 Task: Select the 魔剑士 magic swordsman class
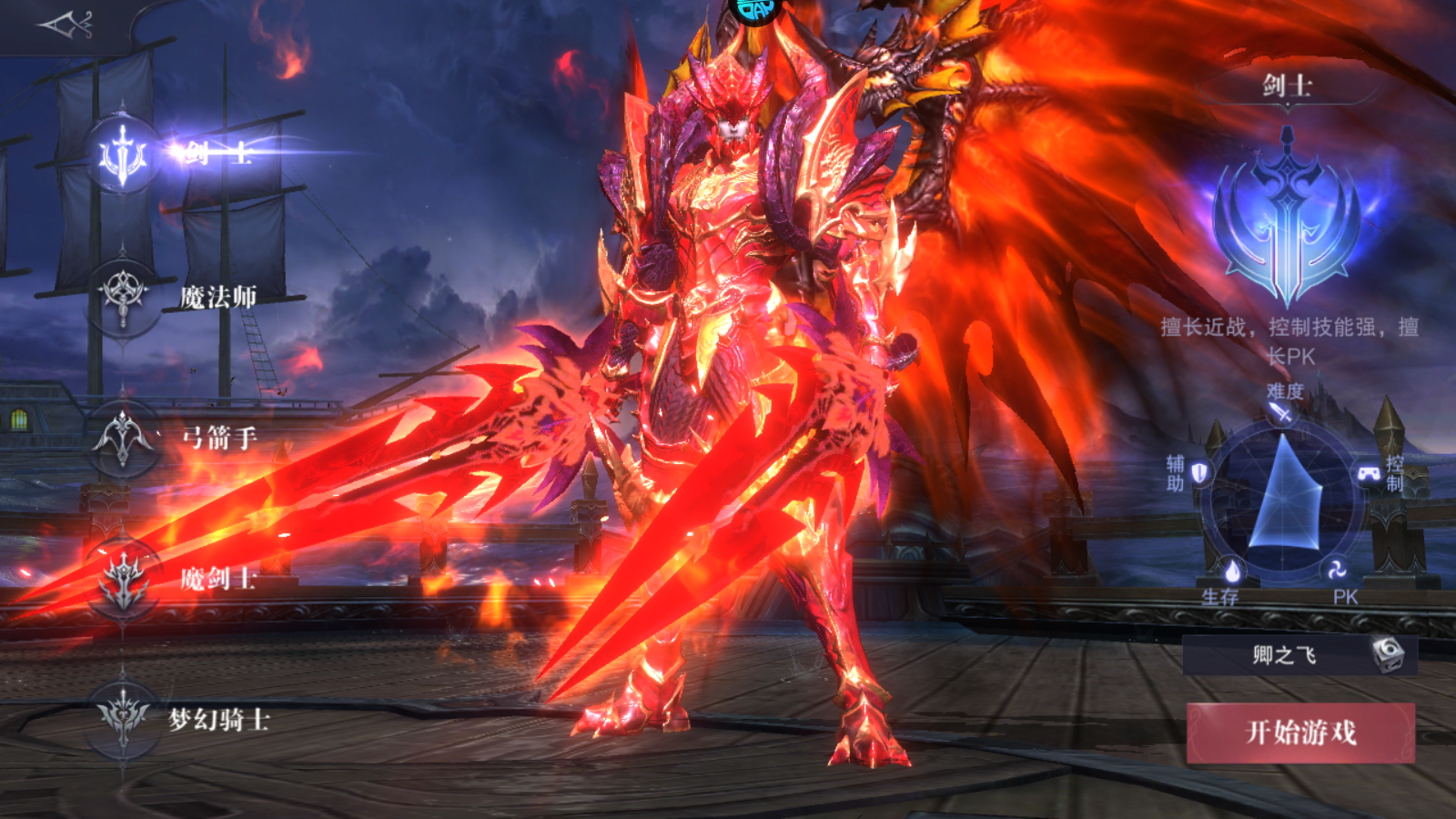(x=124, y=579)
